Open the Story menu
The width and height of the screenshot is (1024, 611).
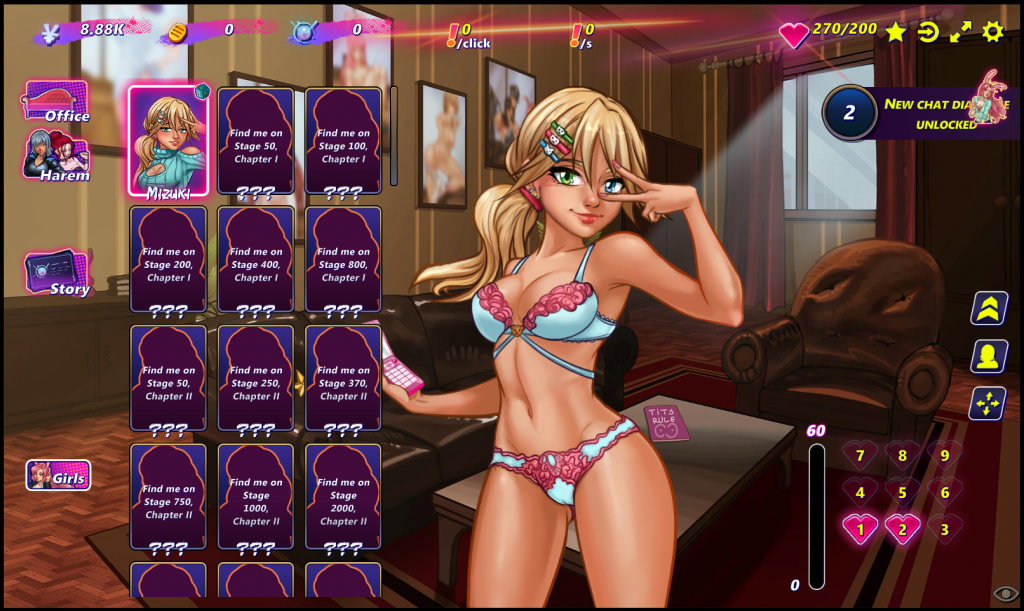(58, 274)
